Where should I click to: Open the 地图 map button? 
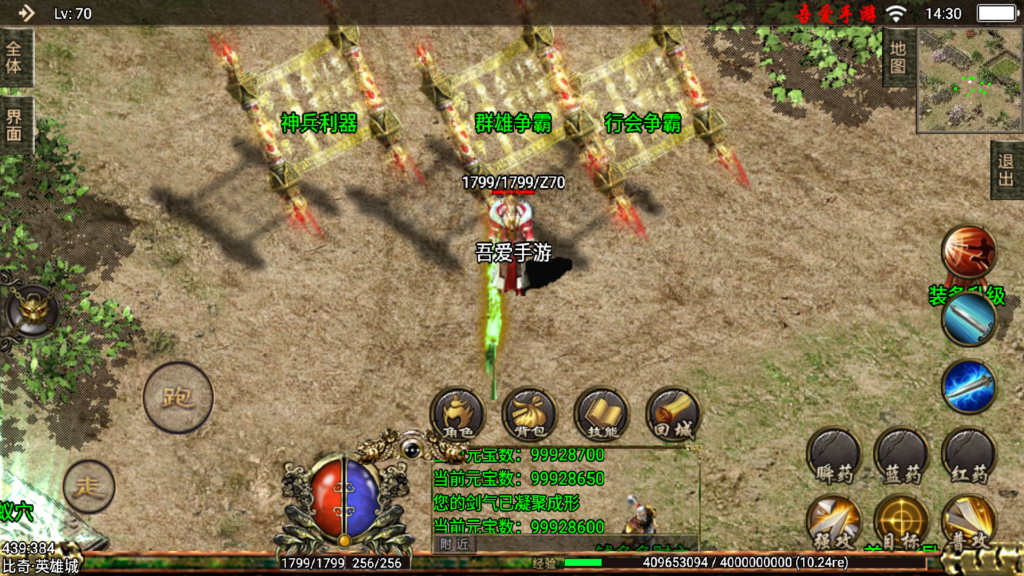pyautogui.click(x=897, y=57)
